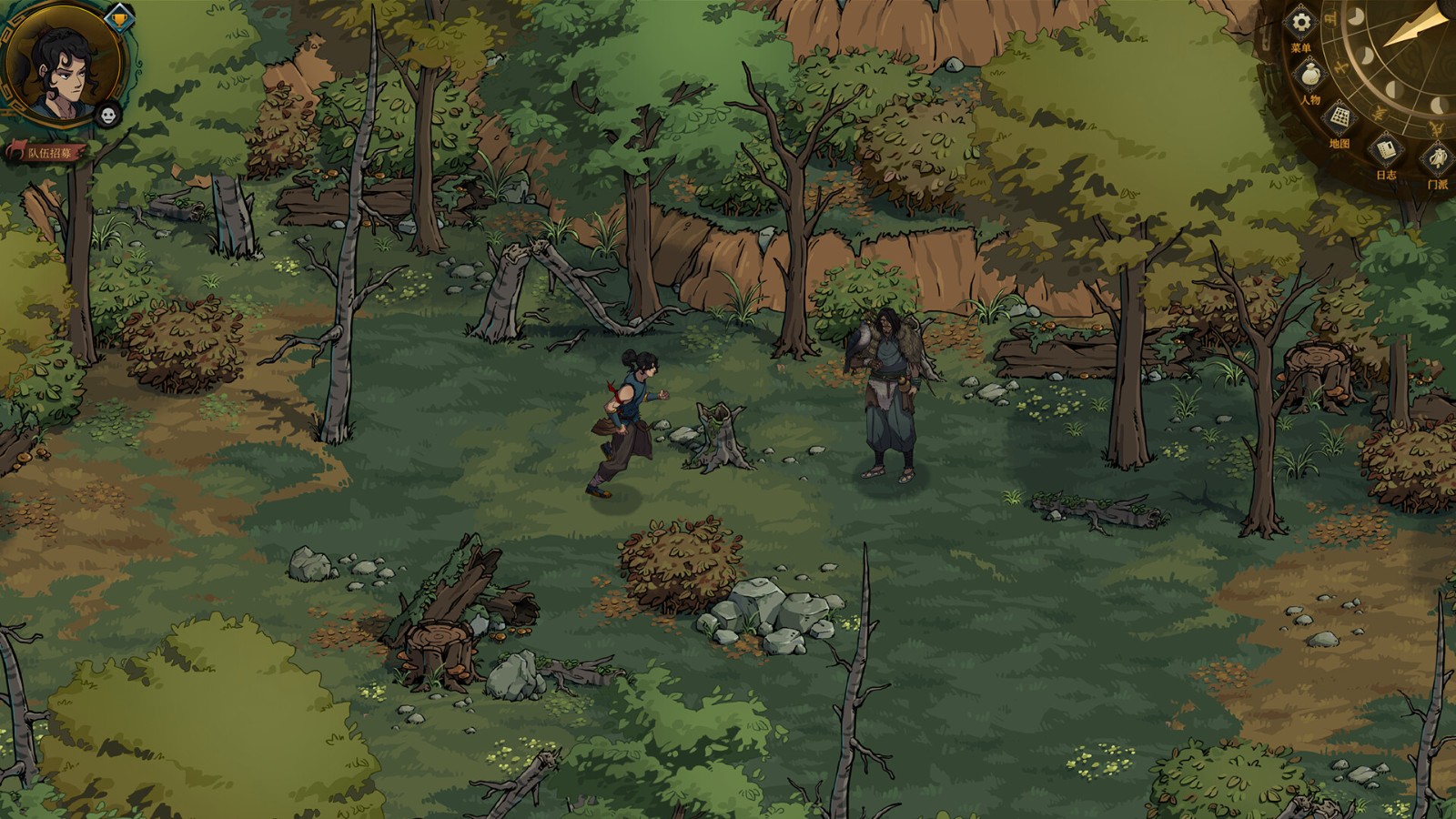
Task: Expand the 队伍招募 quest banner
Action: 51,151
